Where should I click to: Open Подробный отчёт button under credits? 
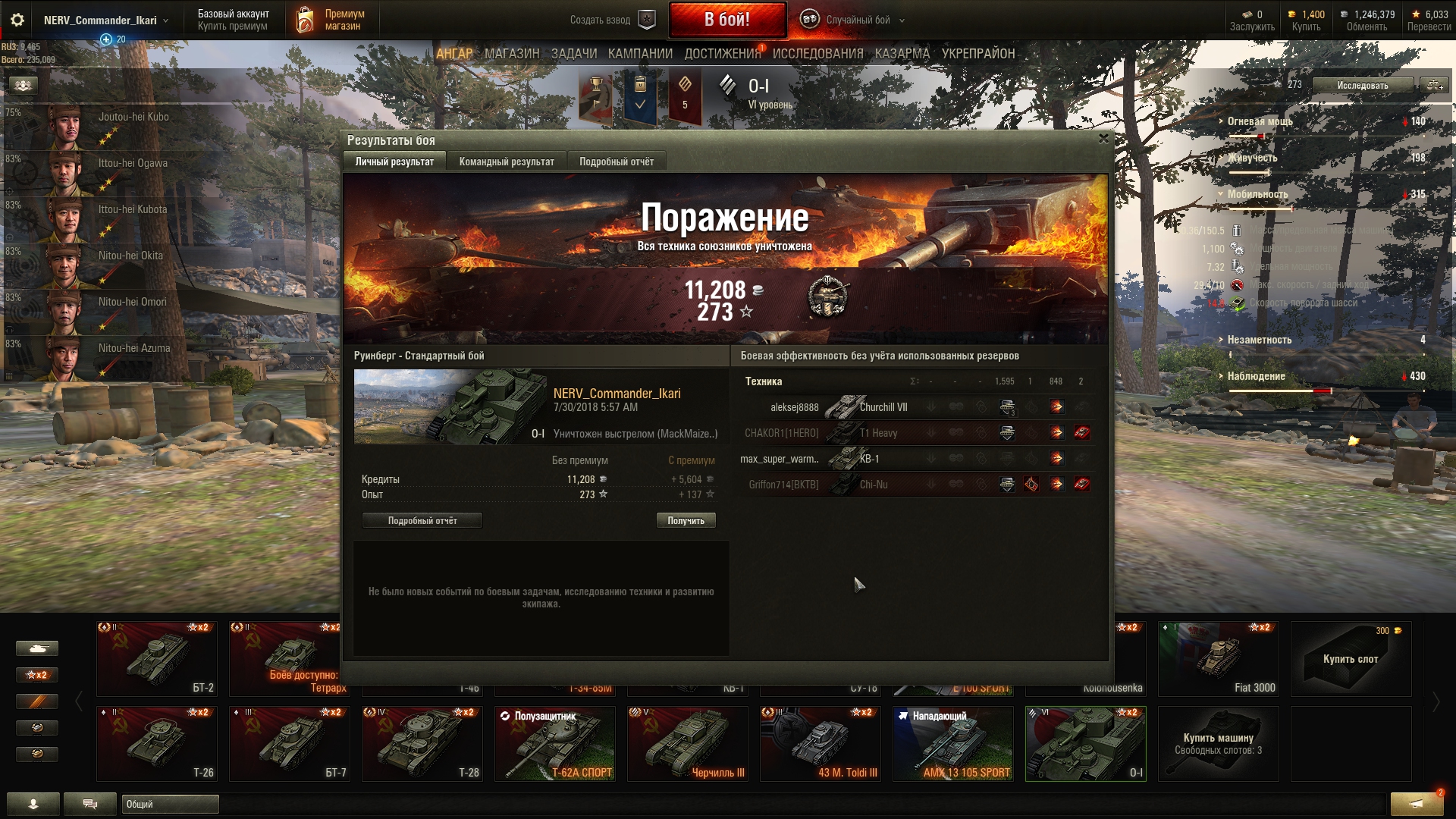point(422,521)
